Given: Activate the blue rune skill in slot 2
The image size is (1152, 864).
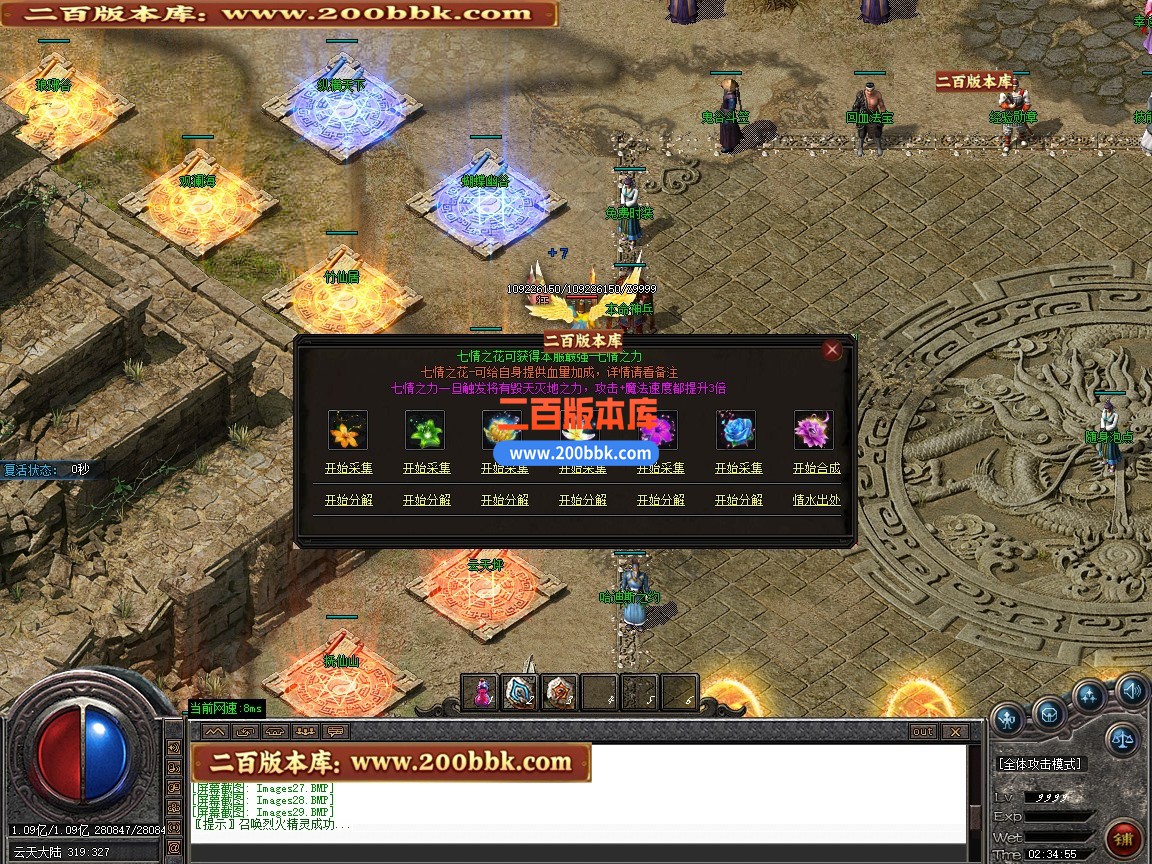Looking at the screenshot, I should tap(520, 692).
